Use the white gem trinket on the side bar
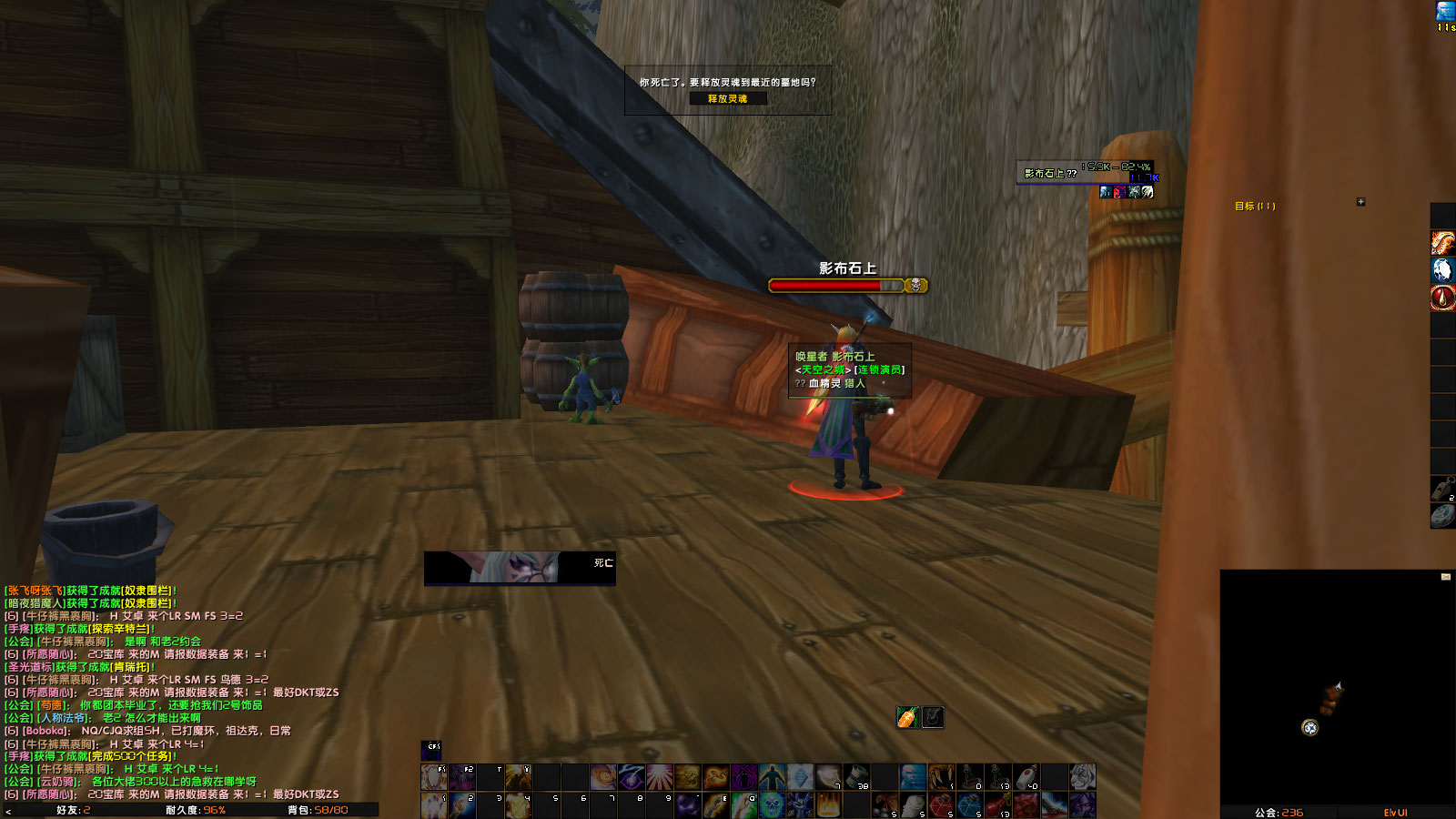 pos(1442,271)
